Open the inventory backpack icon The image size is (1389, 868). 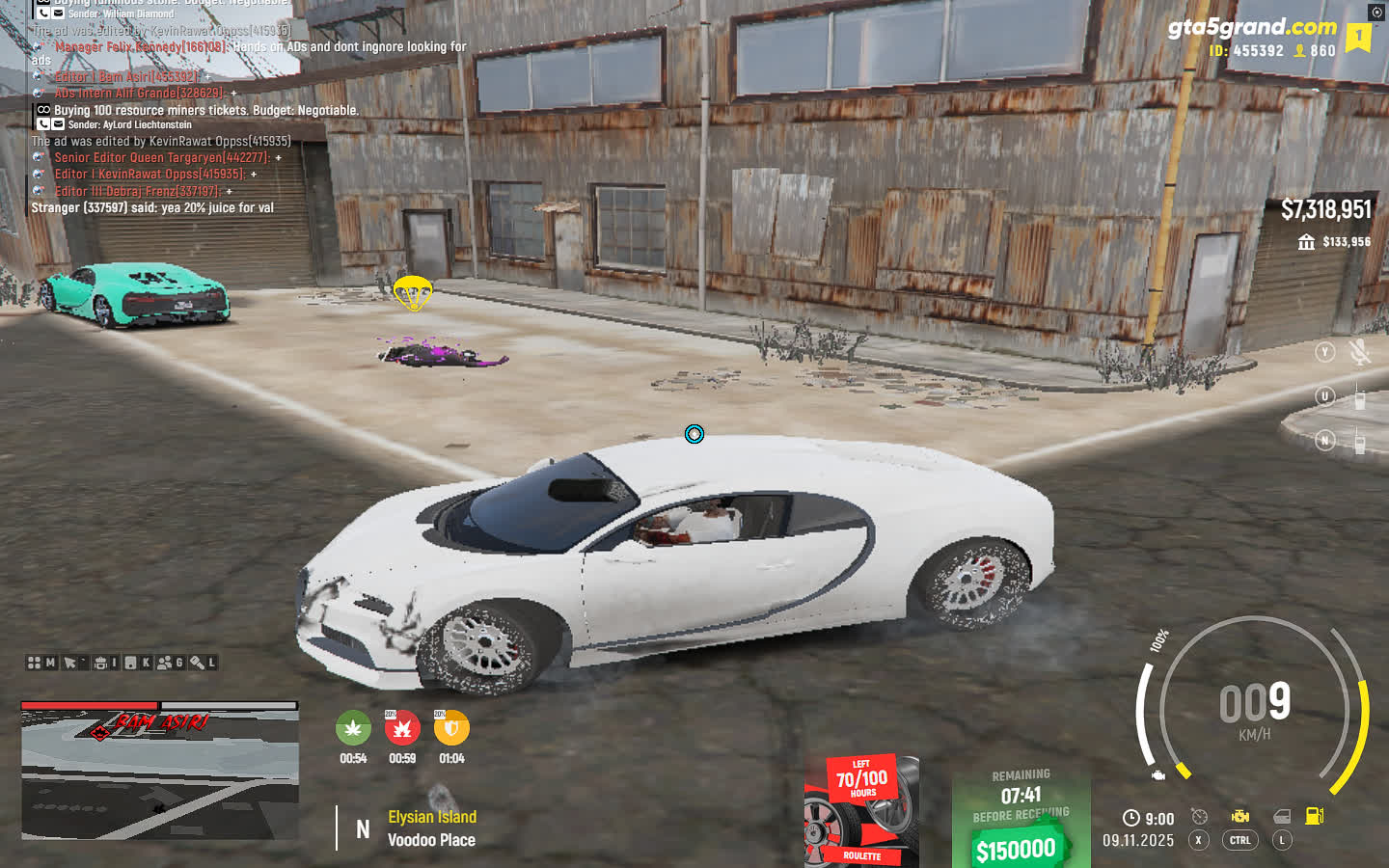click(x=100, y=663)
